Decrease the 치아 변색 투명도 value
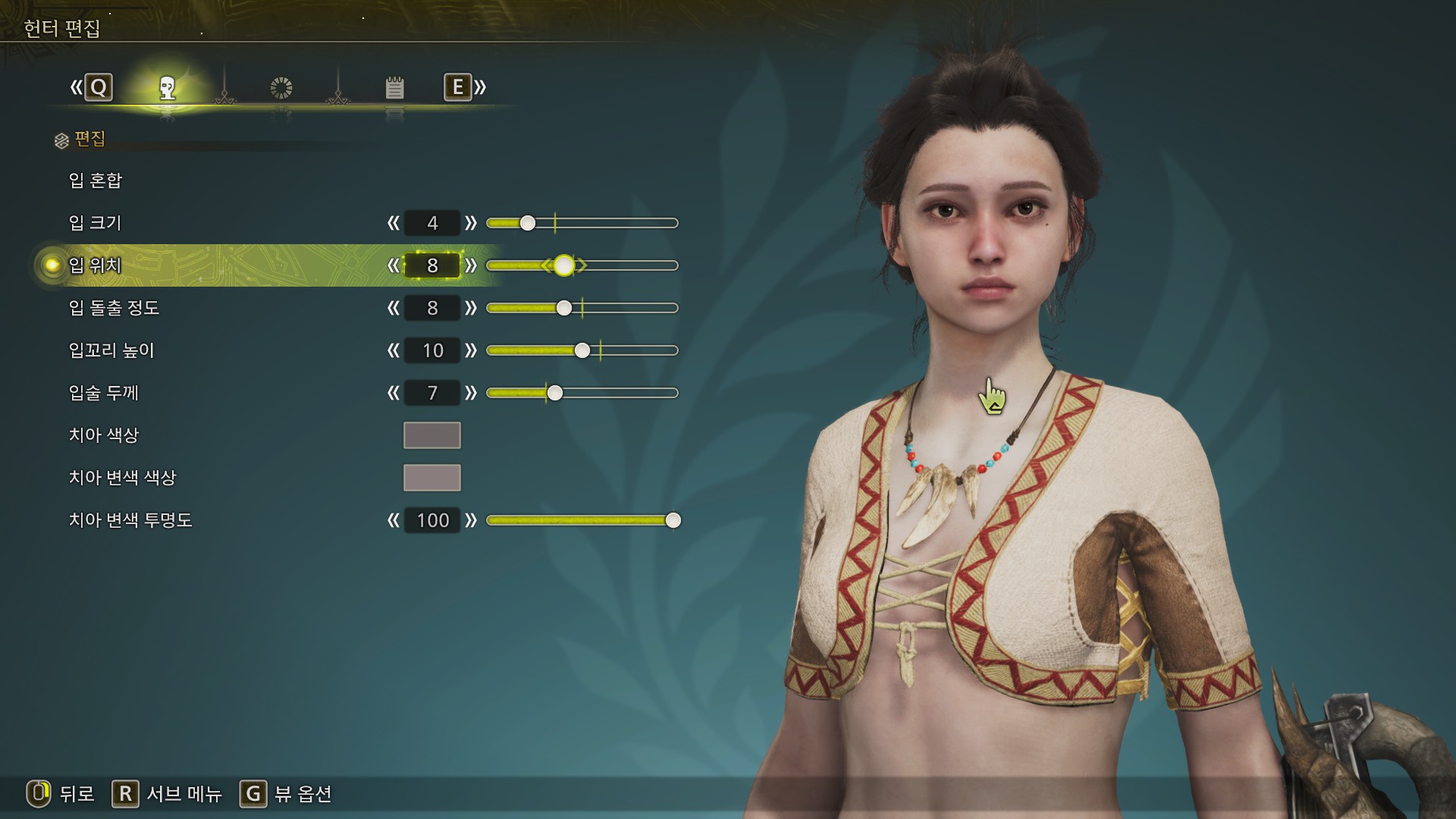 pyautogui.click(x=393, y=520)
